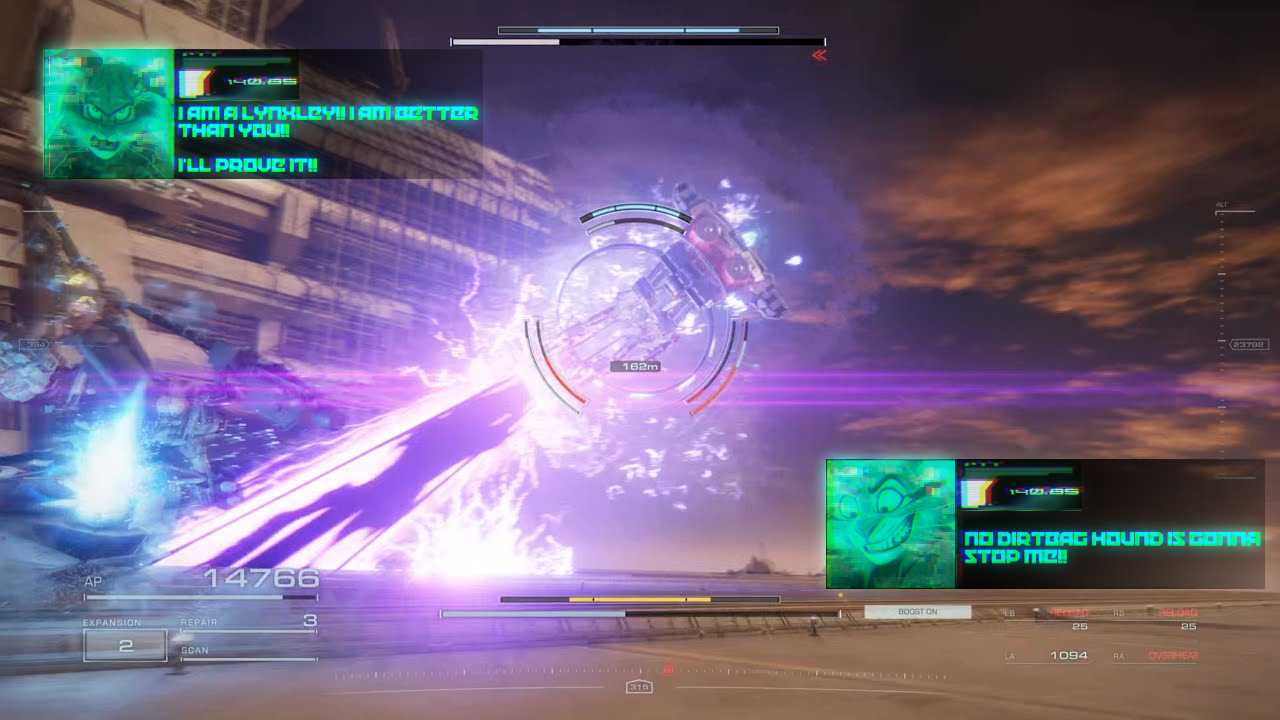Activate the Expansion slot box

[125, 646]
